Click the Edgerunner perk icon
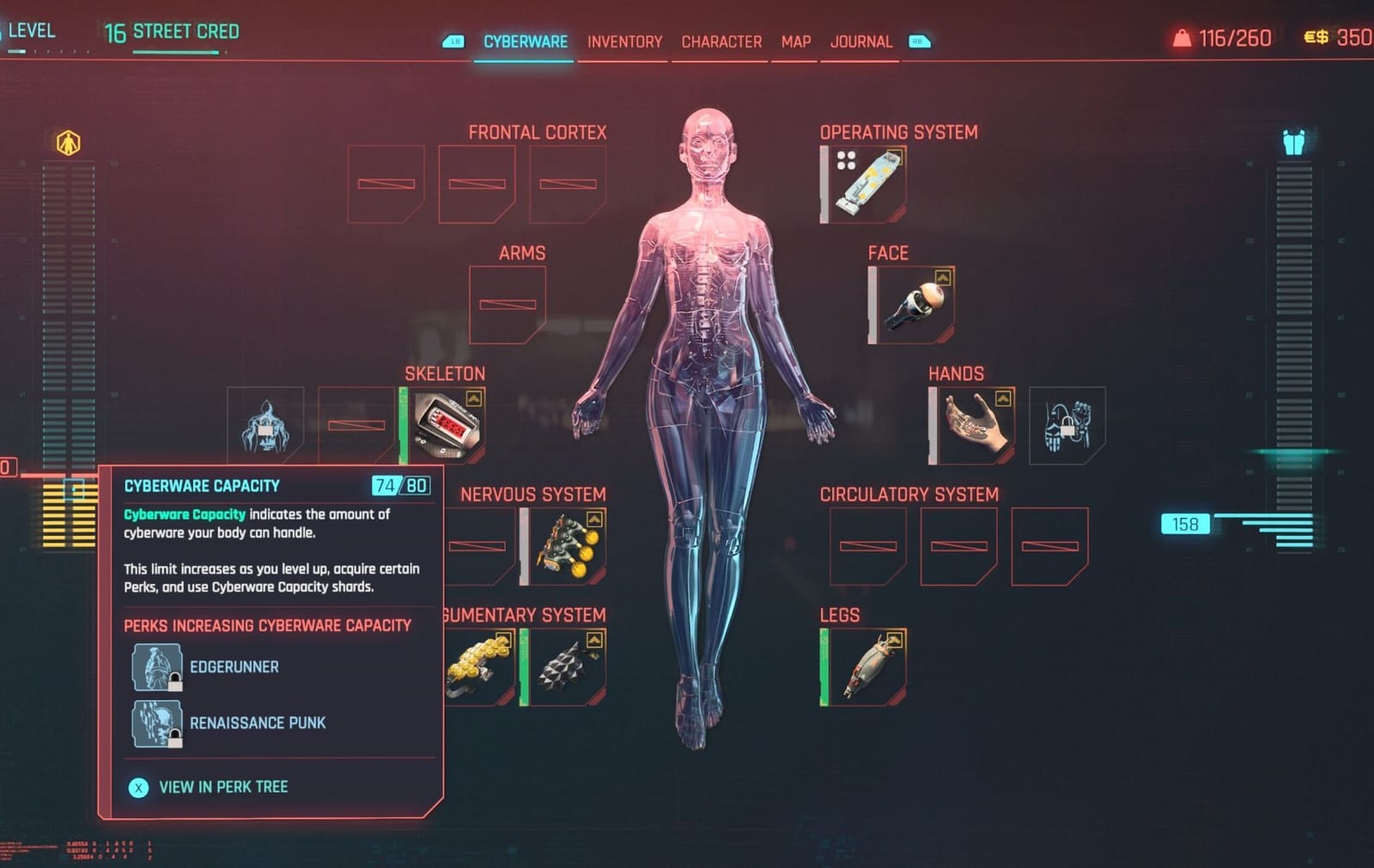The image size is (1374, 868). tap(156, 665)
